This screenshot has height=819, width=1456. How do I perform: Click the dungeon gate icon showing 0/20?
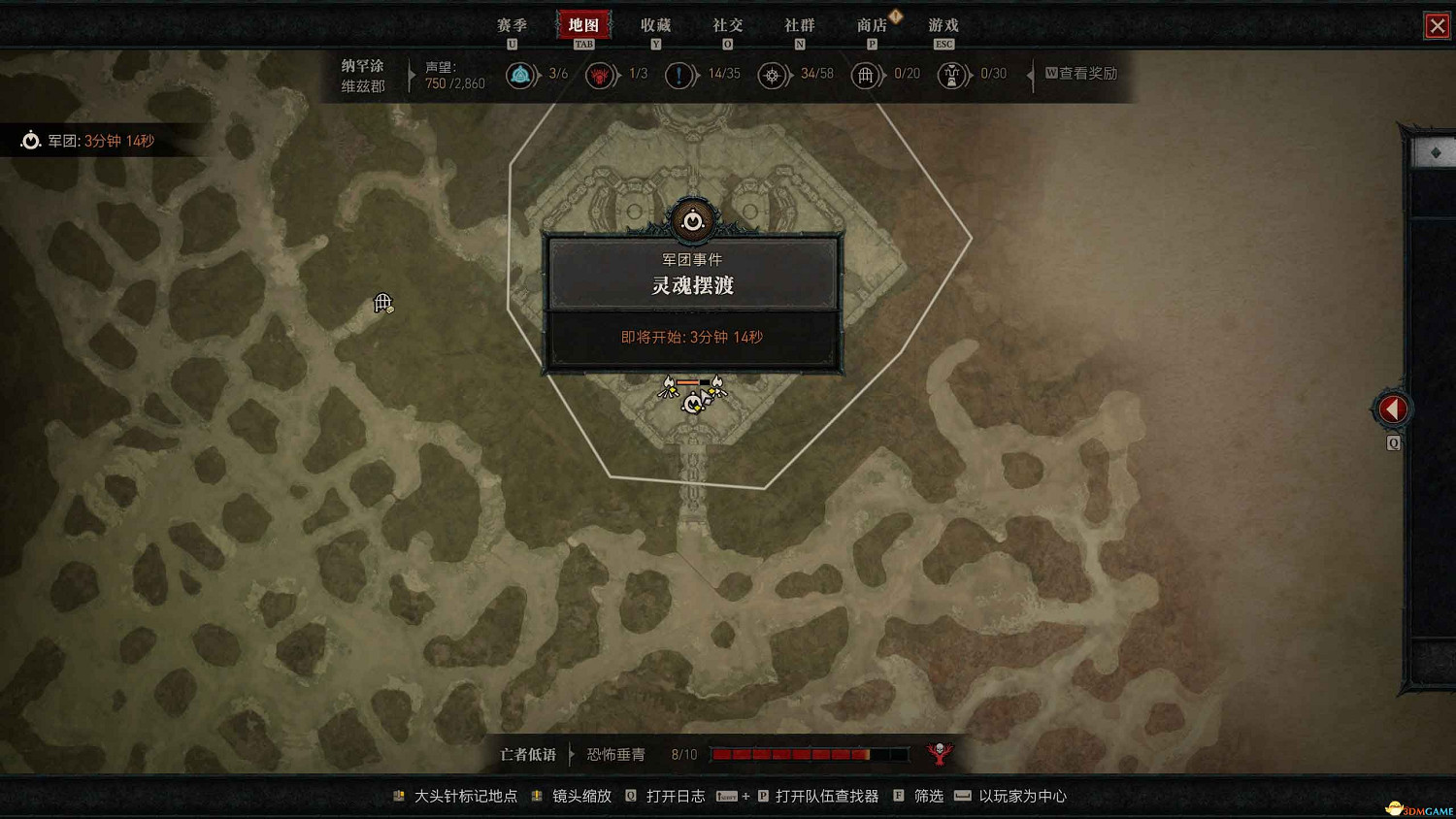coord(866,74)
